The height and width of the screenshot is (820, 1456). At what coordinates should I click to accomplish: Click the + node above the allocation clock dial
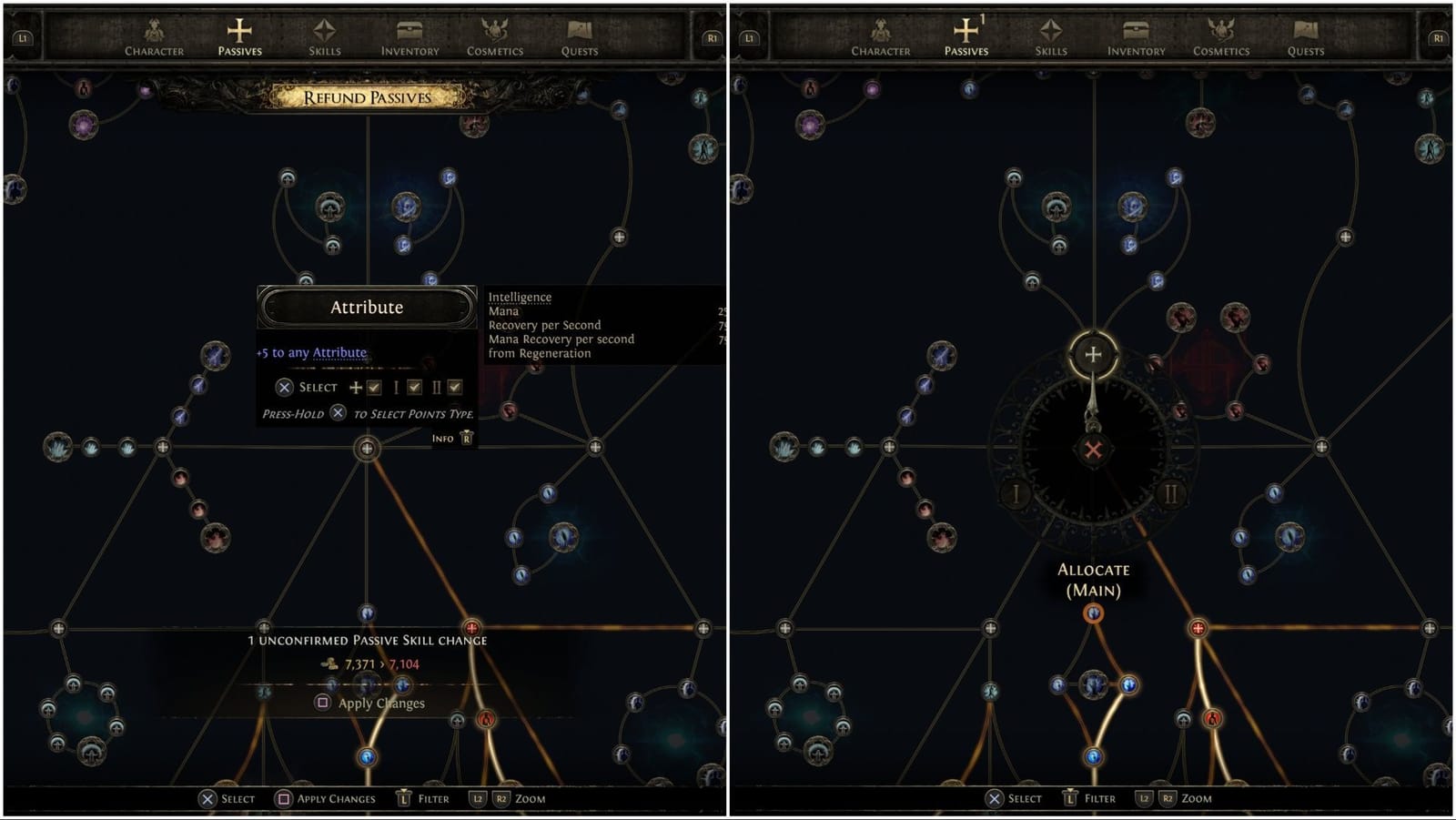tap(1096, 352)
